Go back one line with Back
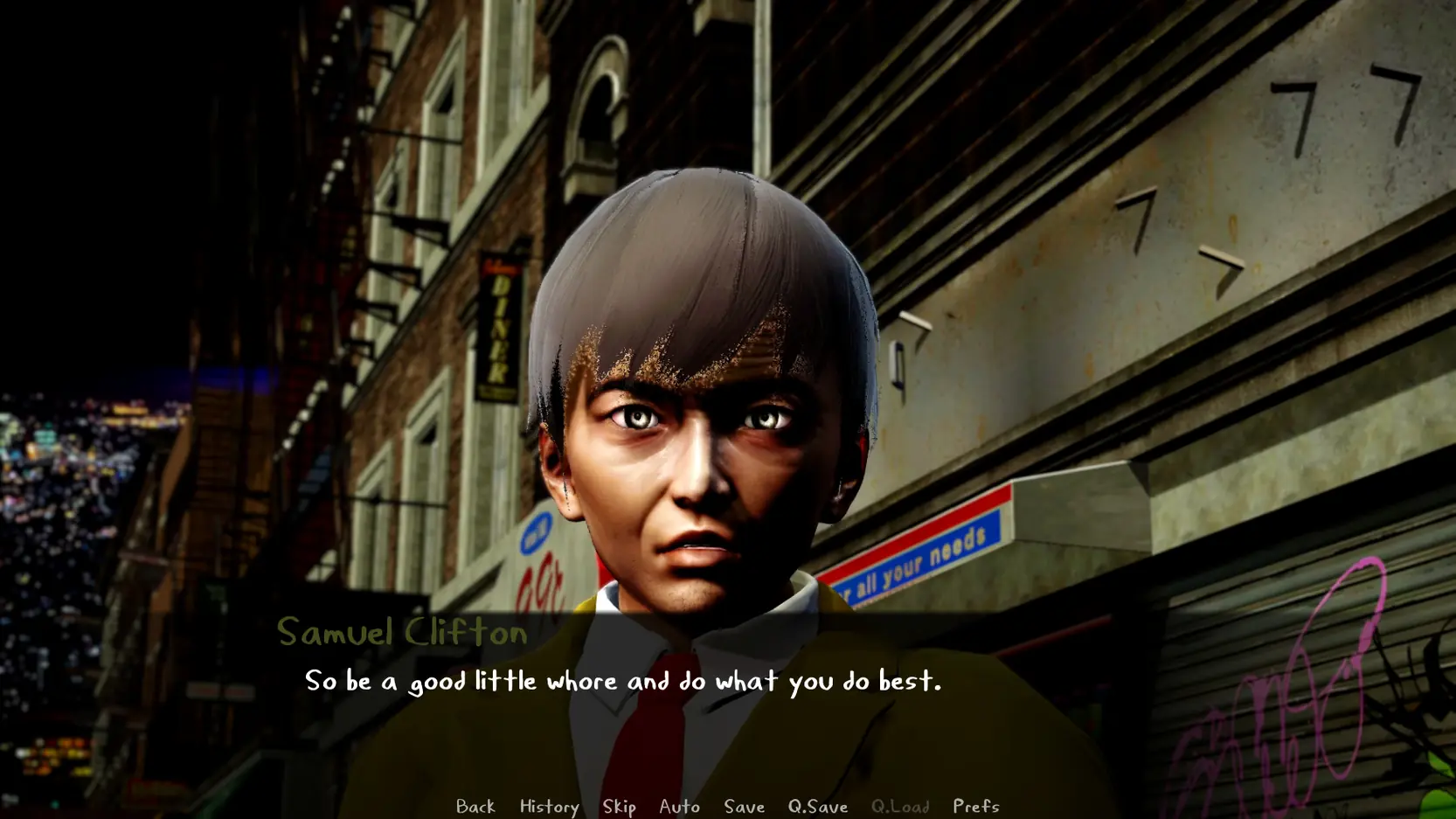The image size is (1456, 819). (x=475, y=806)
